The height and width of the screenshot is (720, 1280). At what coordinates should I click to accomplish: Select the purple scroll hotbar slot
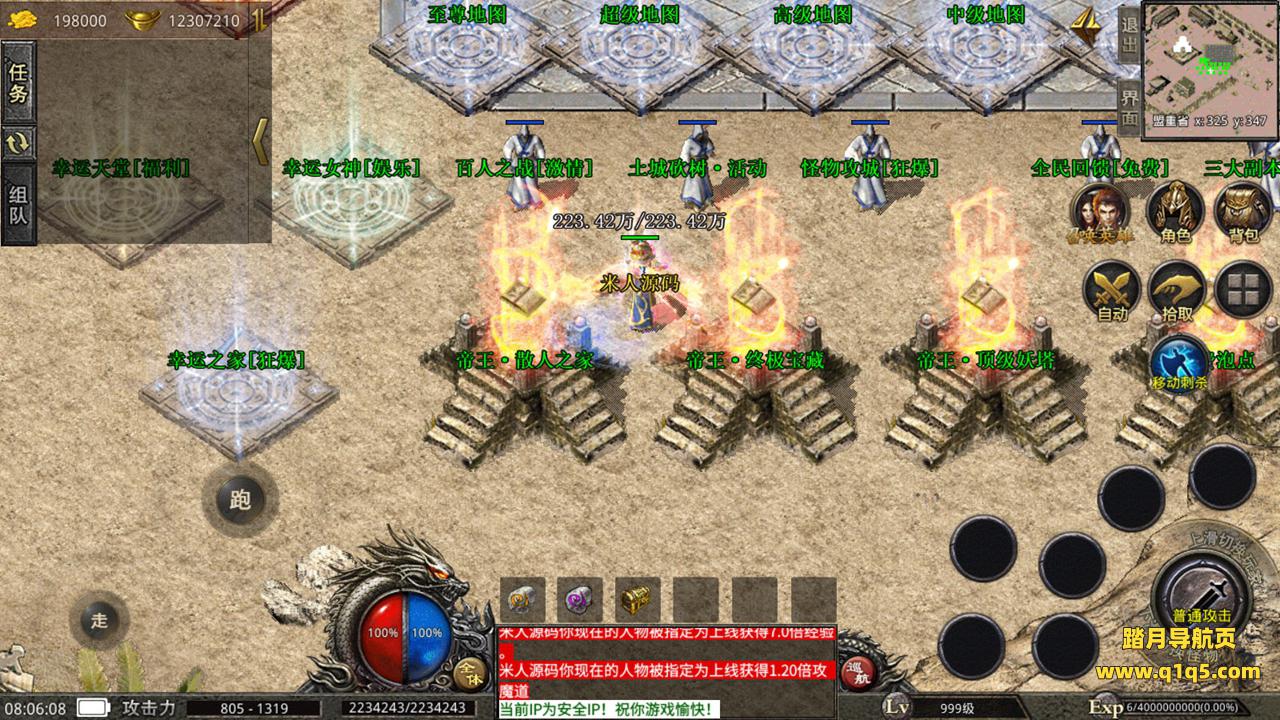click(x=579, y=600)
